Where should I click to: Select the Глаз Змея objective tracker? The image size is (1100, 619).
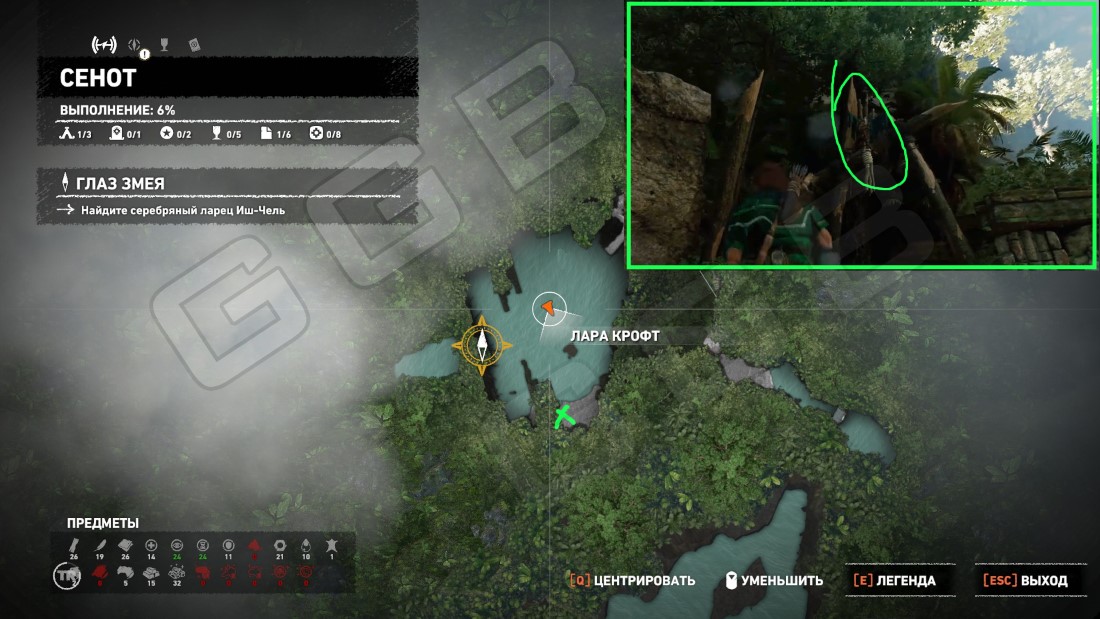click(120, 184)
